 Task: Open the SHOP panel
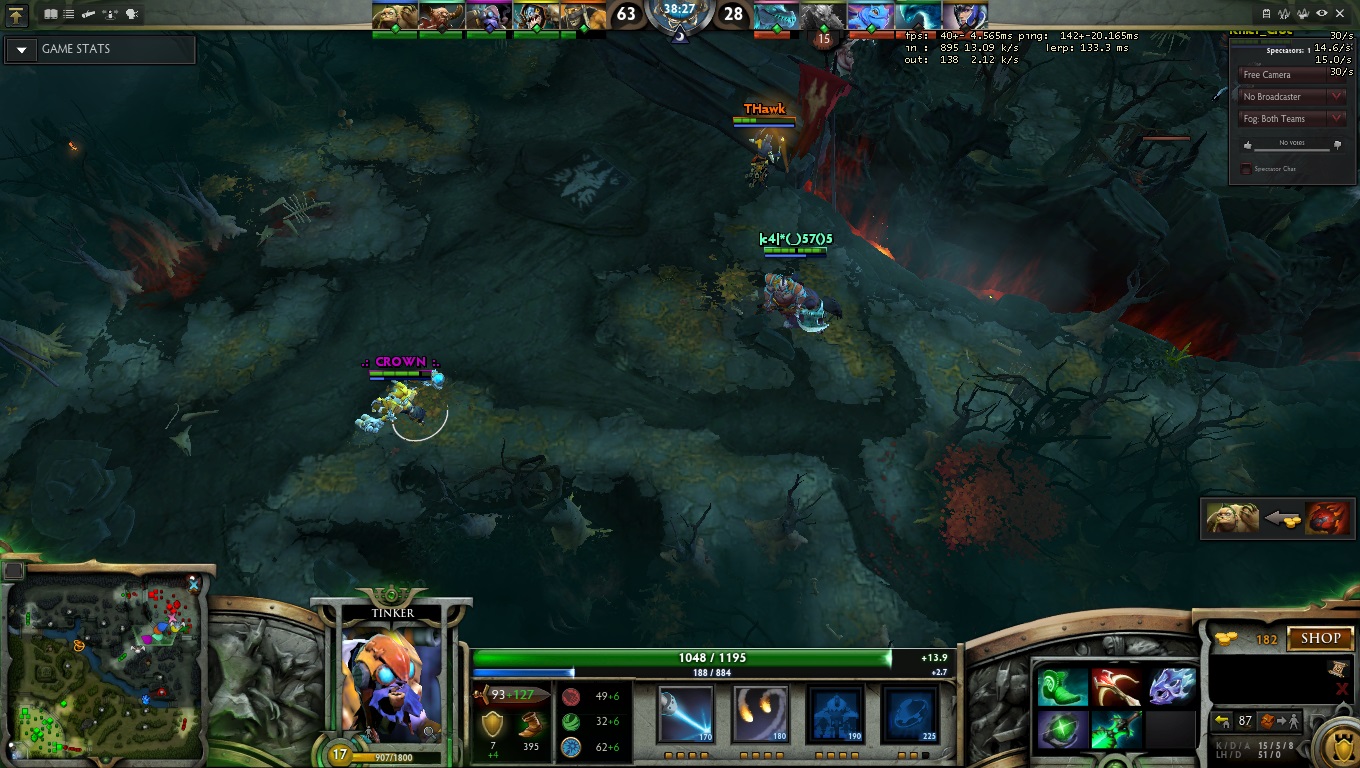[x=1320, y=638]
